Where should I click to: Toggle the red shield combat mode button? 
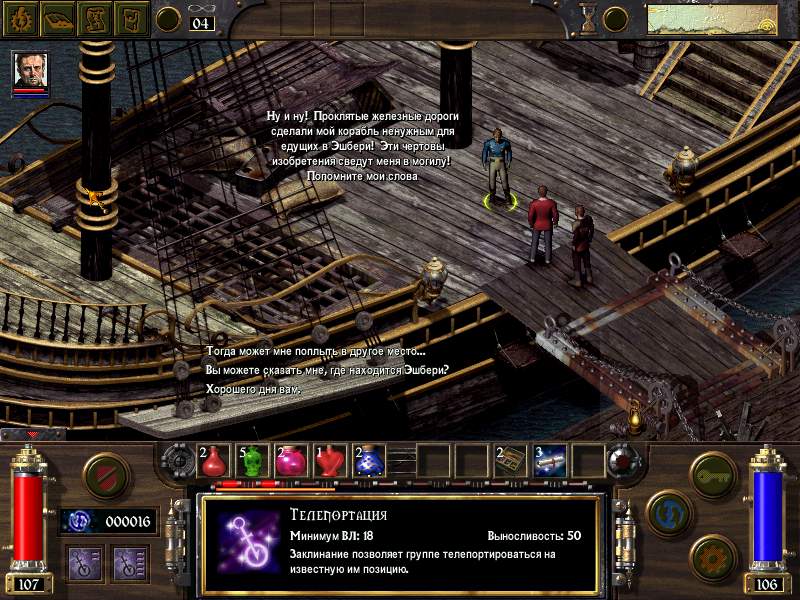coord(104,475)
